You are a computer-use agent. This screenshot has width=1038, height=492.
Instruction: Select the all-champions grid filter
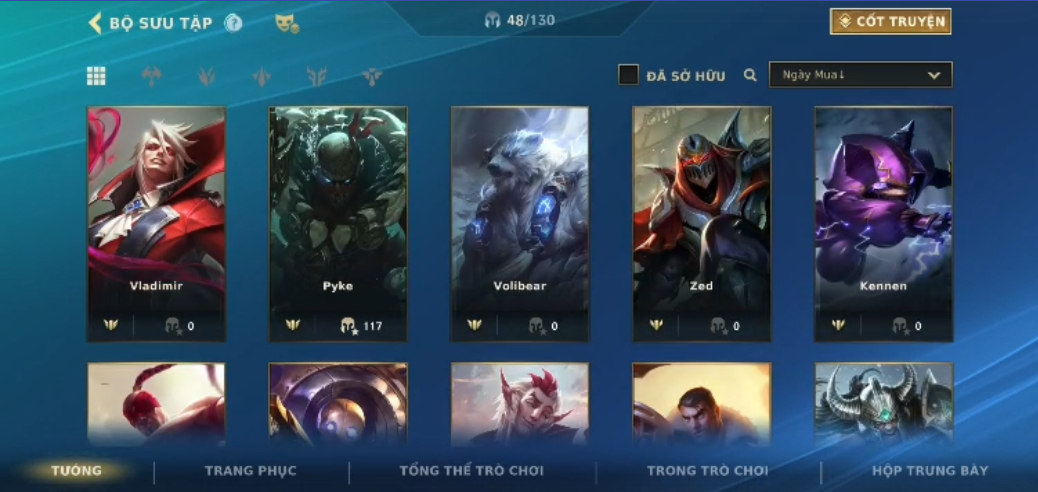(x=96, y=76)
